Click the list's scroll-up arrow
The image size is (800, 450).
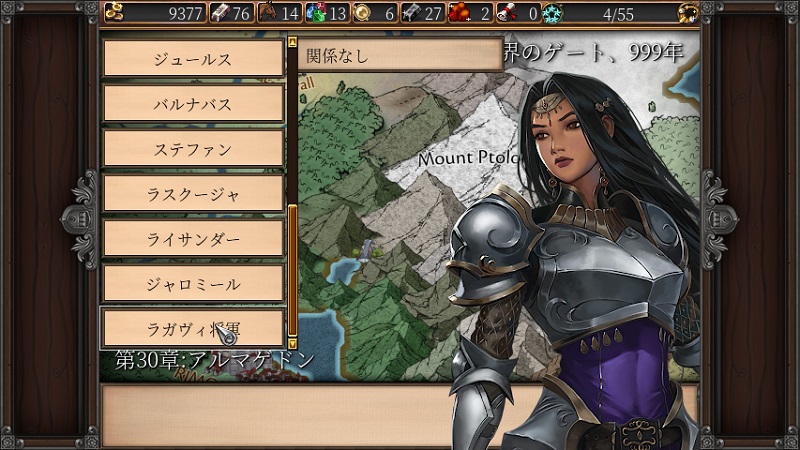292,43
